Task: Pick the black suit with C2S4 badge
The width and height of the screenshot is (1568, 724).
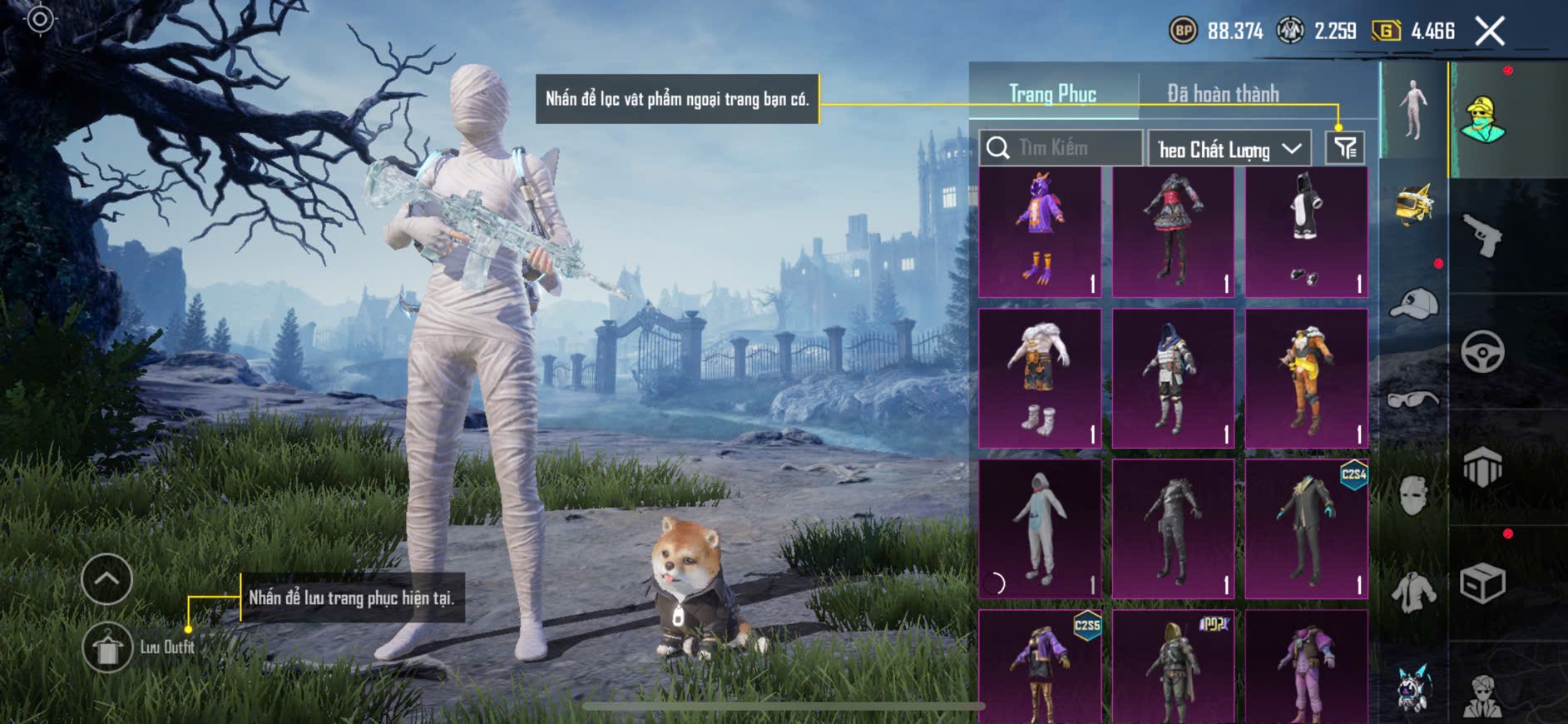Action: 1306,528
